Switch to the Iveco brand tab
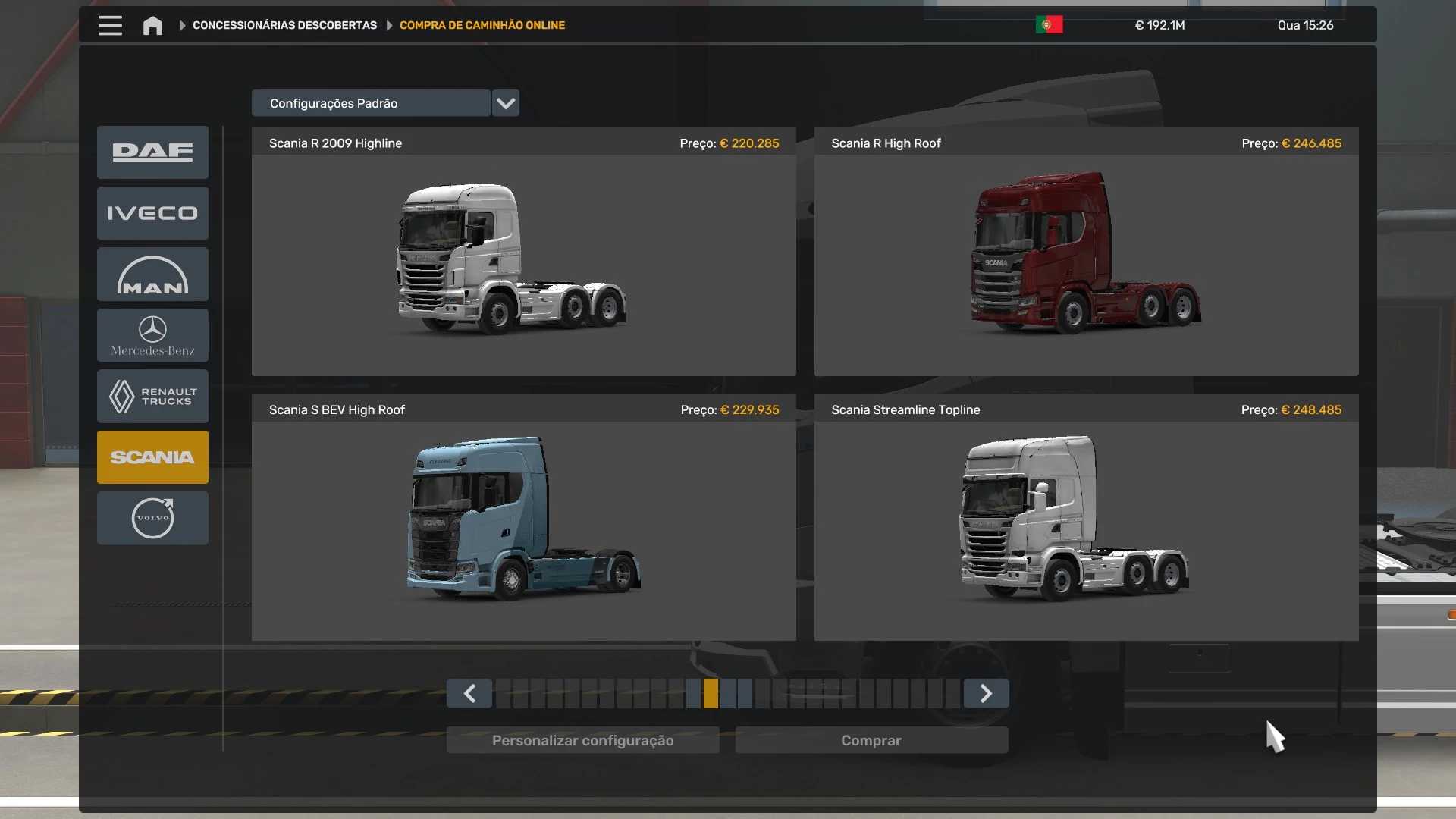1456x819 pixels. coord(152,213)
